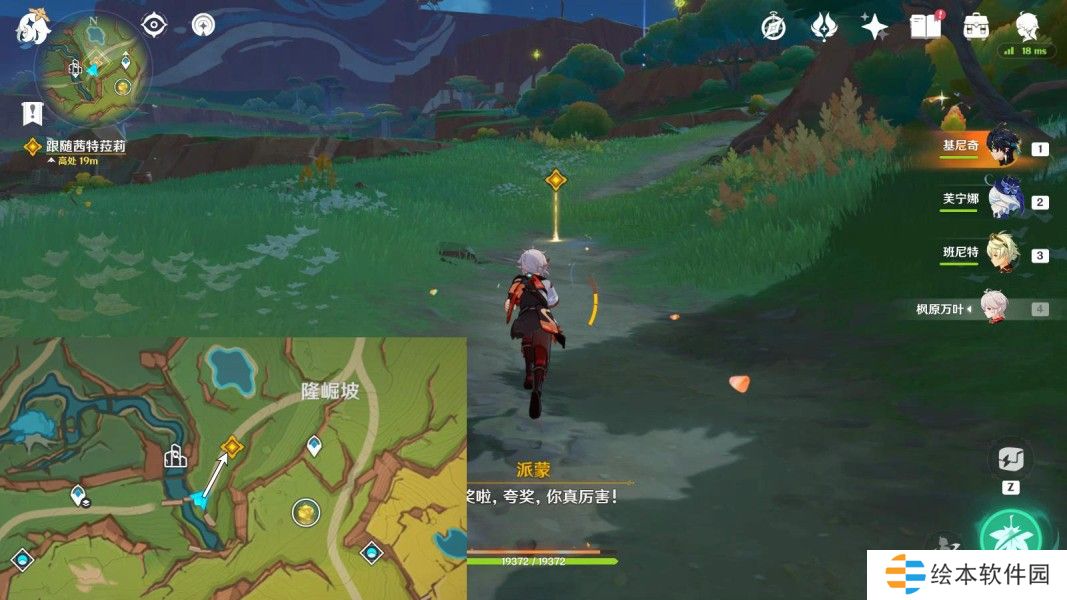Tap the round icon right of the eye
Image resolution: width=1067 pixels, height=600 pixels.
[x=203, y=24]
